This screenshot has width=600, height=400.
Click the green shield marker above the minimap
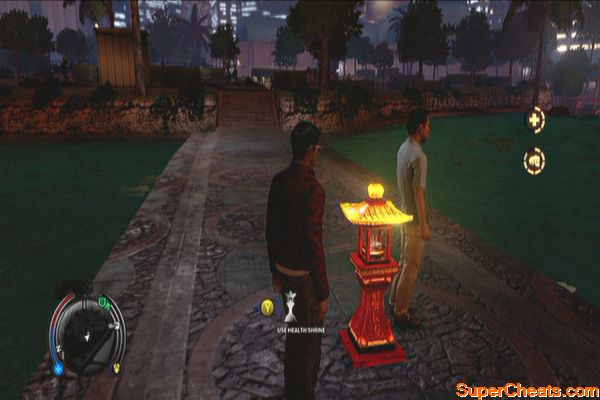103,302
